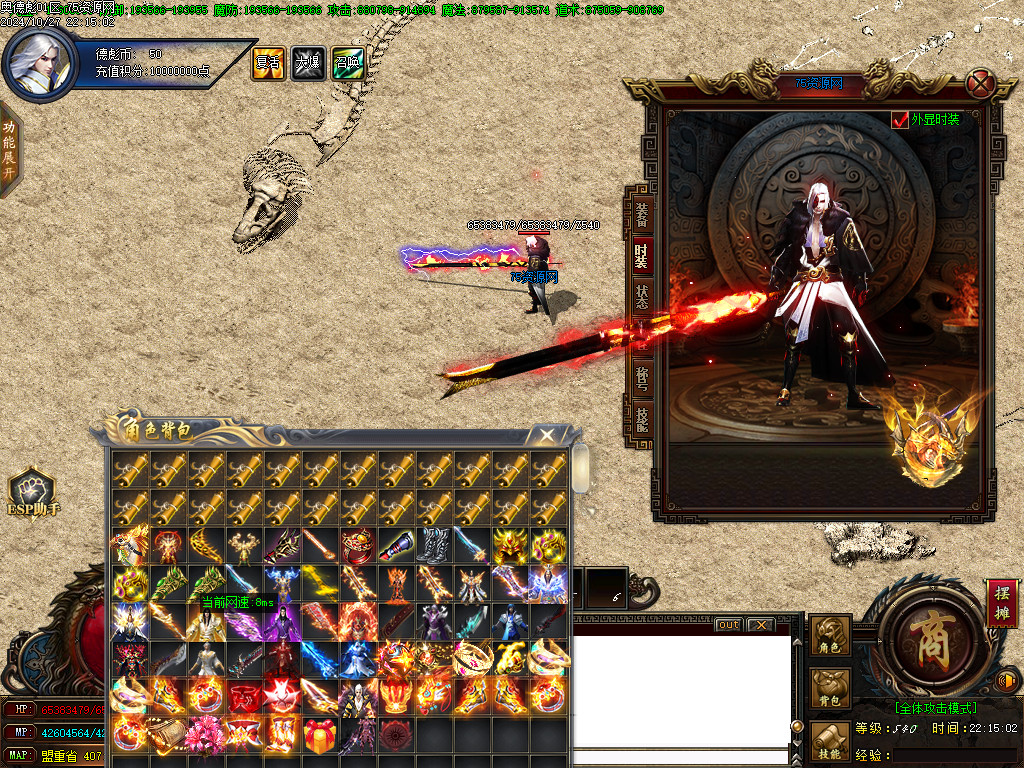Show the 状态 status tab

pos(641,297)
